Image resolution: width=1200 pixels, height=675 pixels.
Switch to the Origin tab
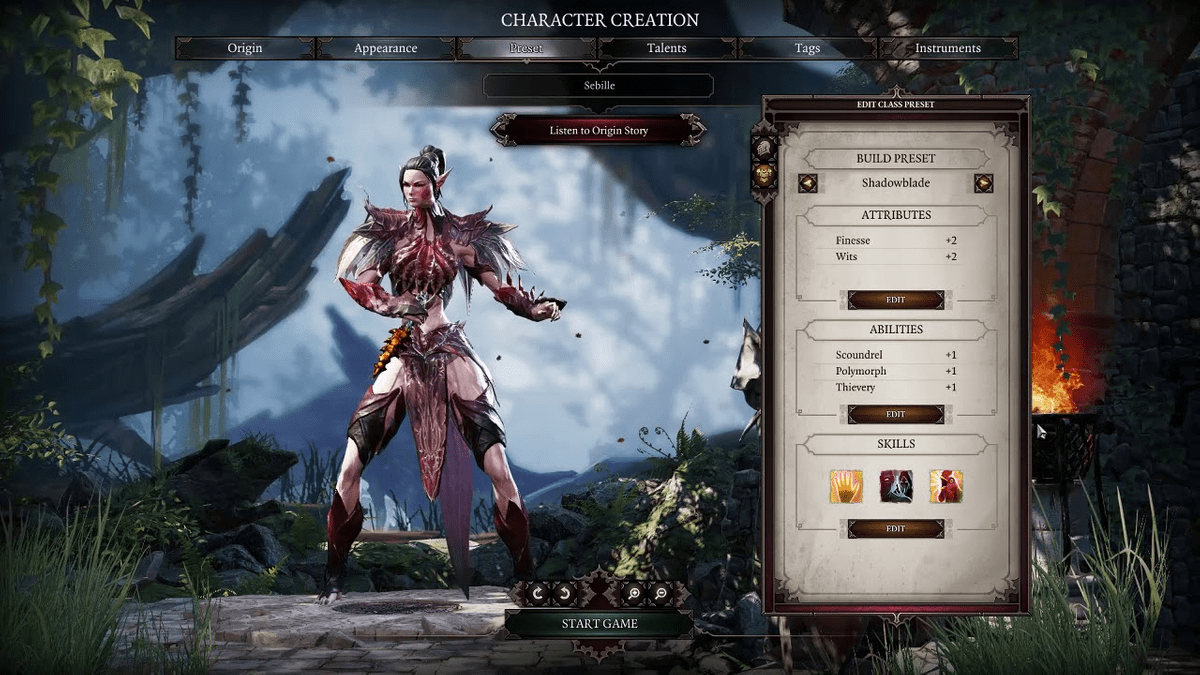(245, 48)
